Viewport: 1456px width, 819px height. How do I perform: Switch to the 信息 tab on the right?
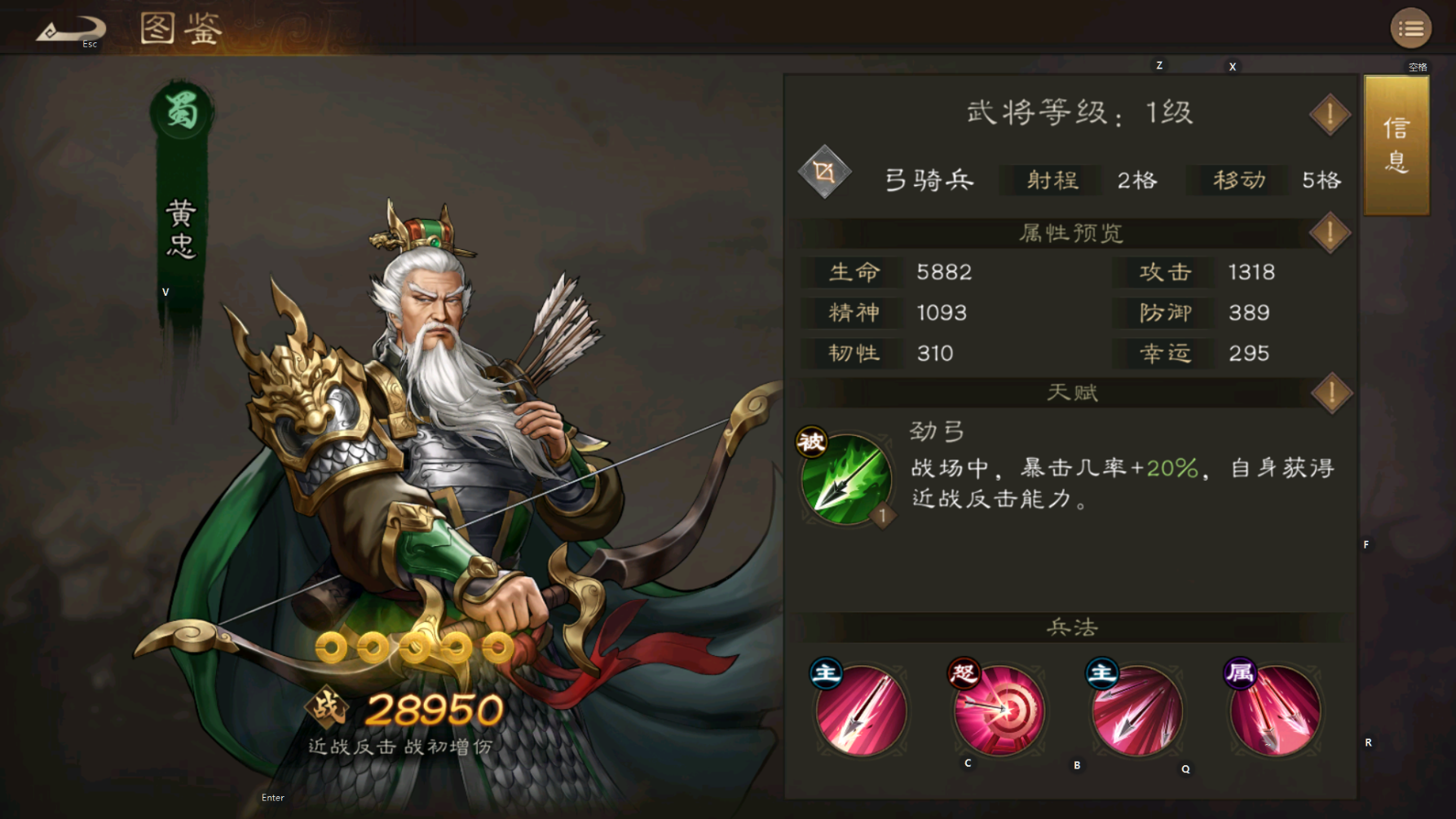pos(1396,145)
